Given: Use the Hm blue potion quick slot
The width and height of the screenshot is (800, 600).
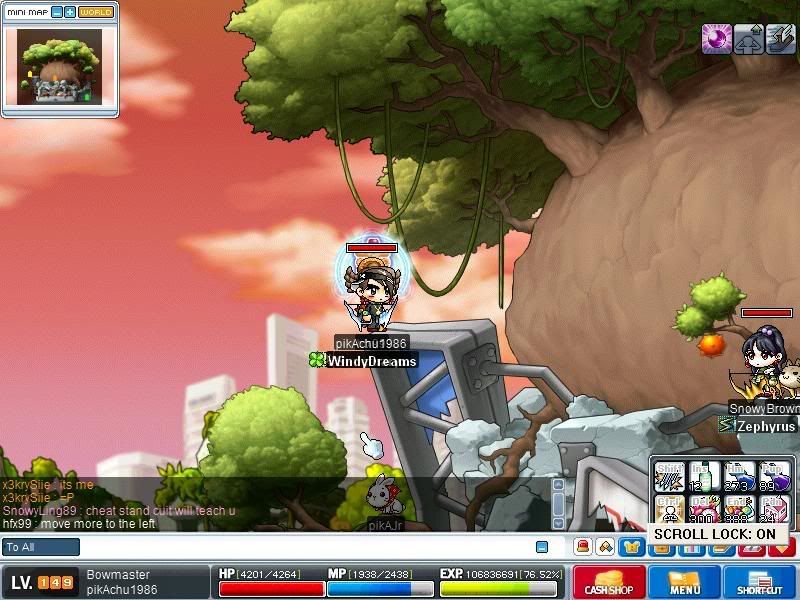Looking at the screenshot, I should tap(740, 476).
